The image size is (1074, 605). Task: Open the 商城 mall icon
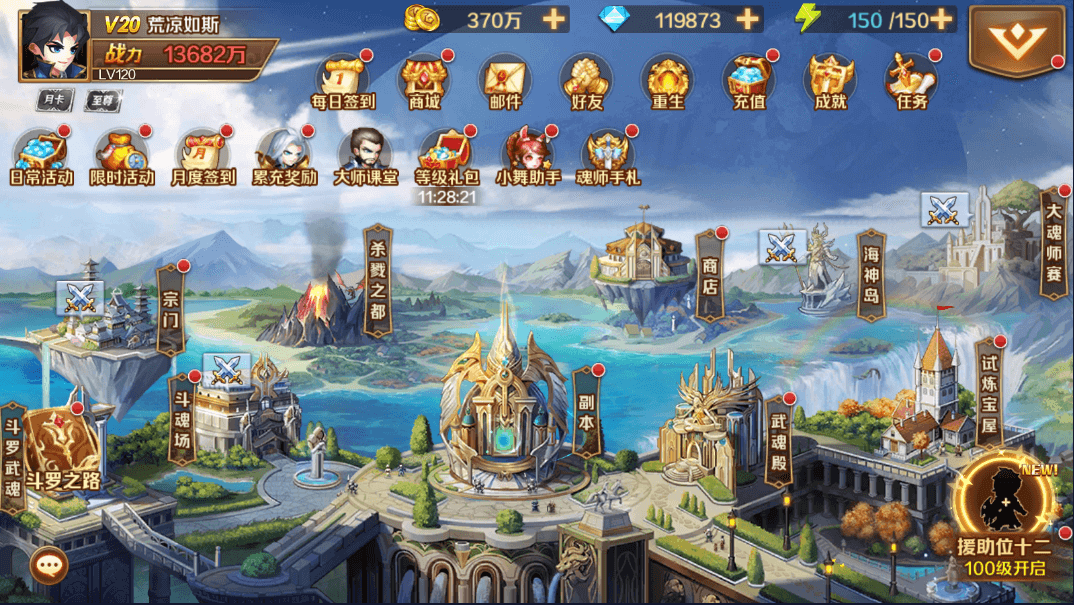point(424,79)
